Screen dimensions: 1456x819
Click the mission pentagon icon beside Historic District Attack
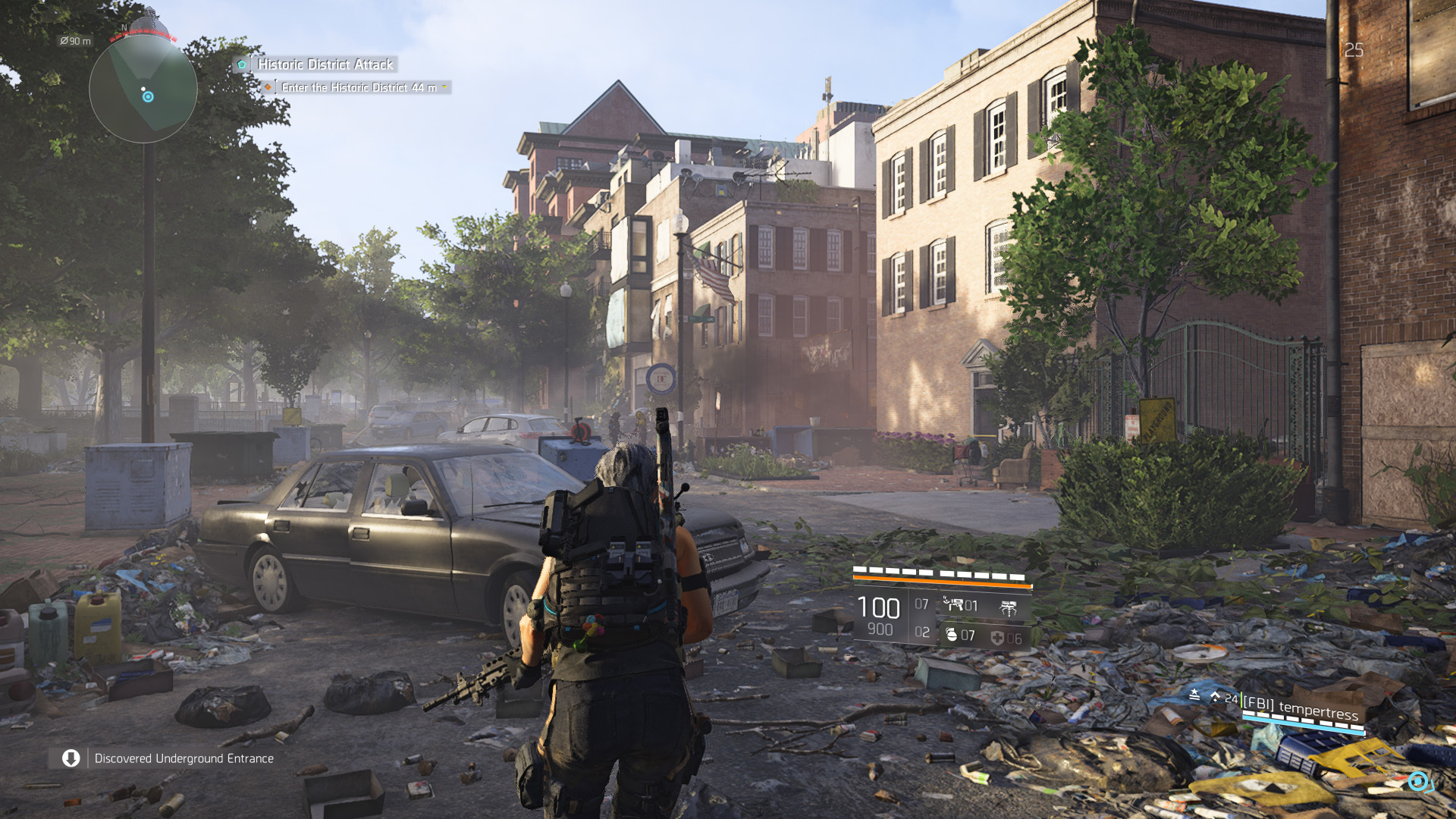[242, 65]
